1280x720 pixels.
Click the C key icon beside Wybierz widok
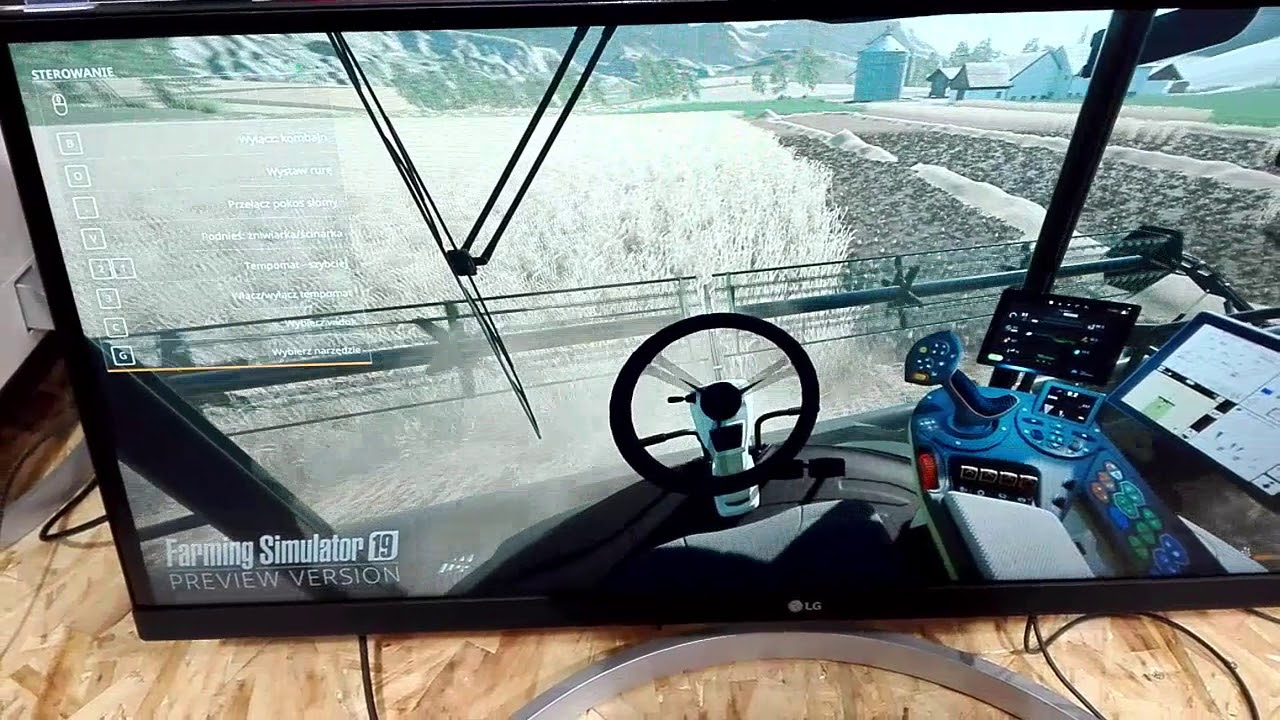(116, 326)
